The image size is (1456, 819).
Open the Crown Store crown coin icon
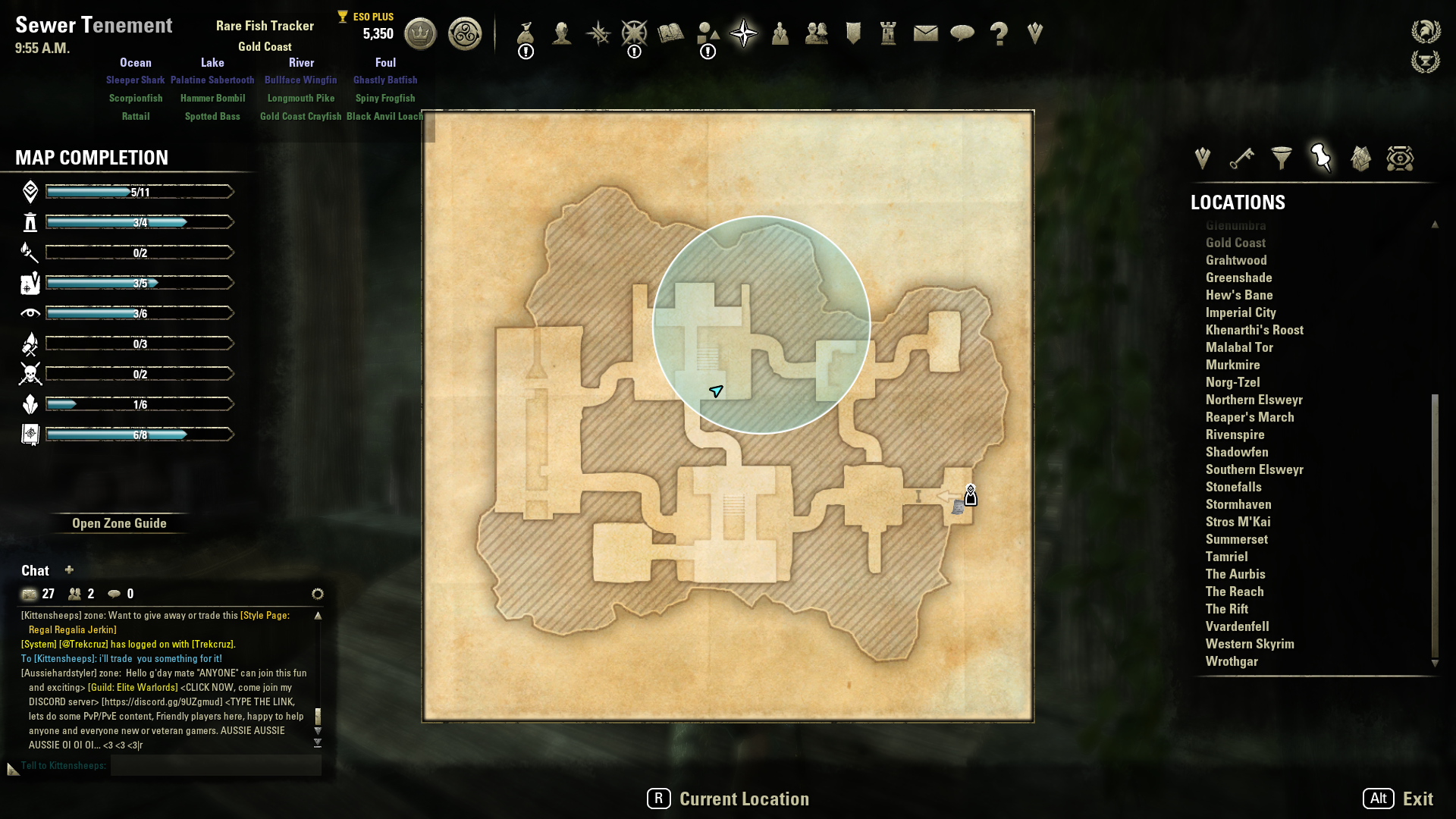pos(420,33)
